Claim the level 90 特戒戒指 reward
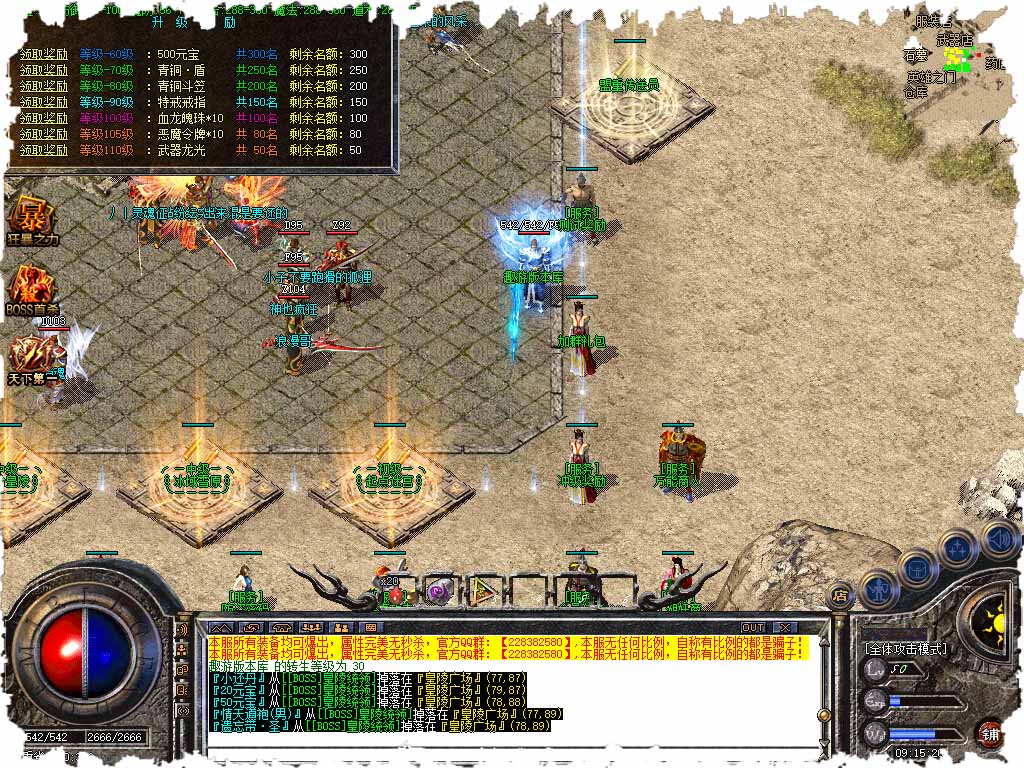This screenshot has height=768, width=1024. [44, 102]
